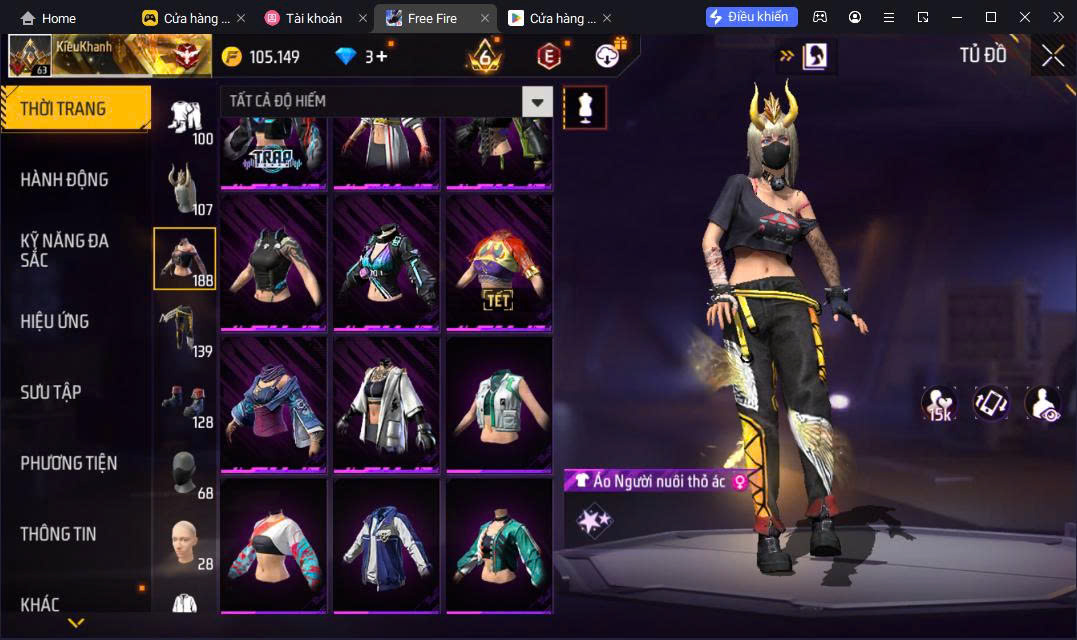Screen dimensions: 1077x640
Task: Switch to the Hành Động tab
Action: coord(65,180)
